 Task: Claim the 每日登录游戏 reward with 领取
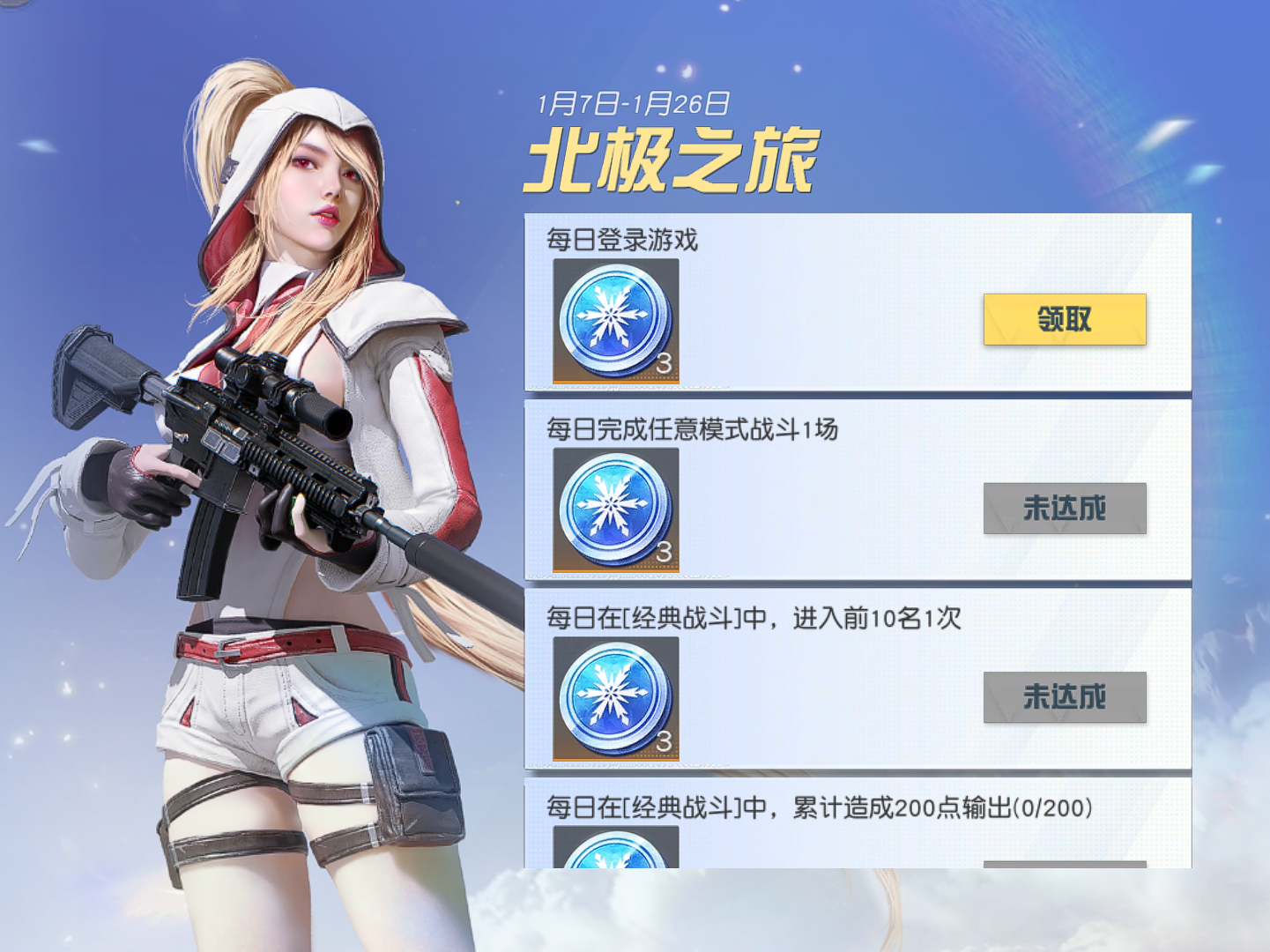[x=1064, y=319]
